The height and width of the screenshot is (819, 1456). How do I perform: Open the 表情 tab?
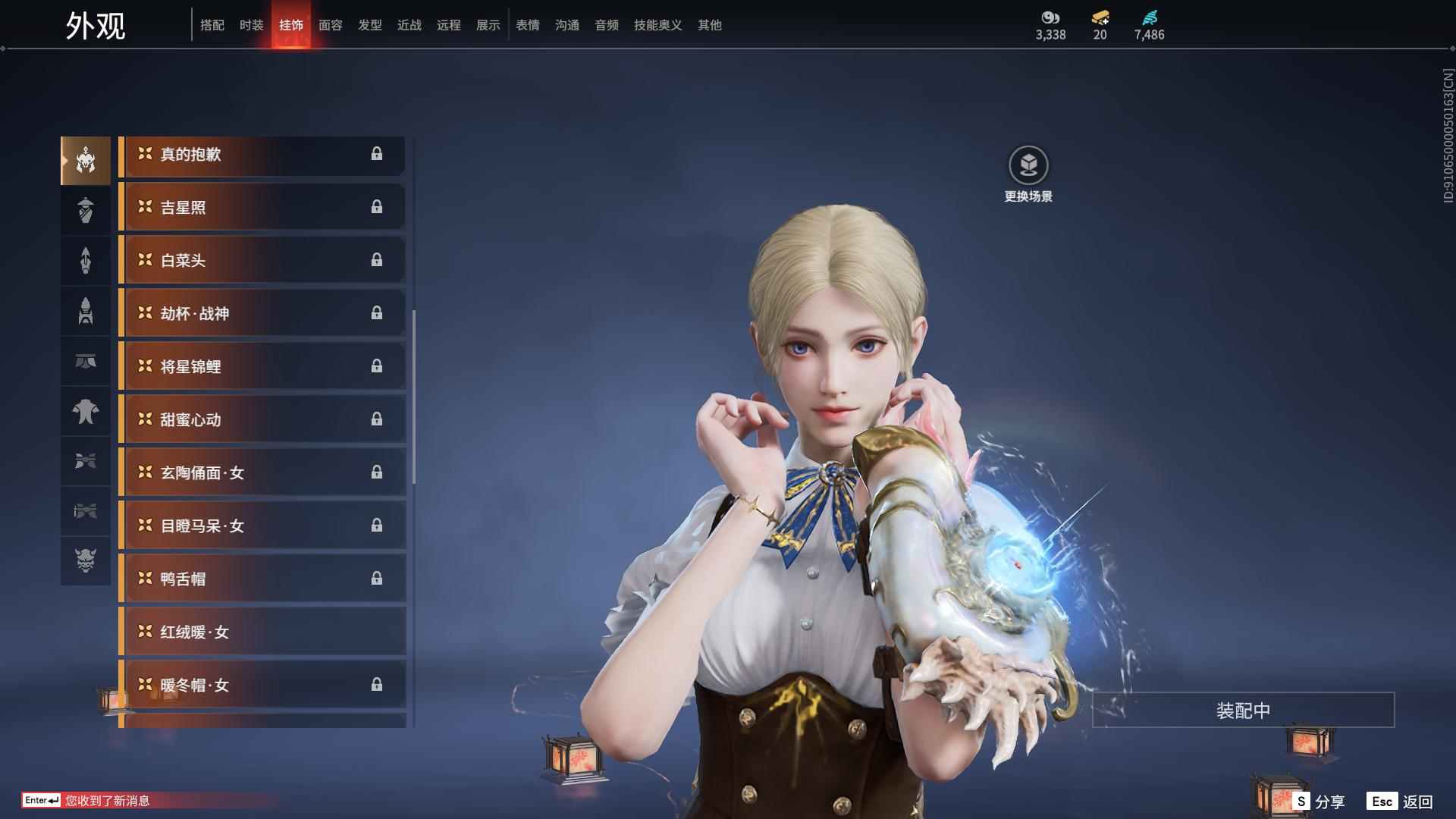coord(528,25)
